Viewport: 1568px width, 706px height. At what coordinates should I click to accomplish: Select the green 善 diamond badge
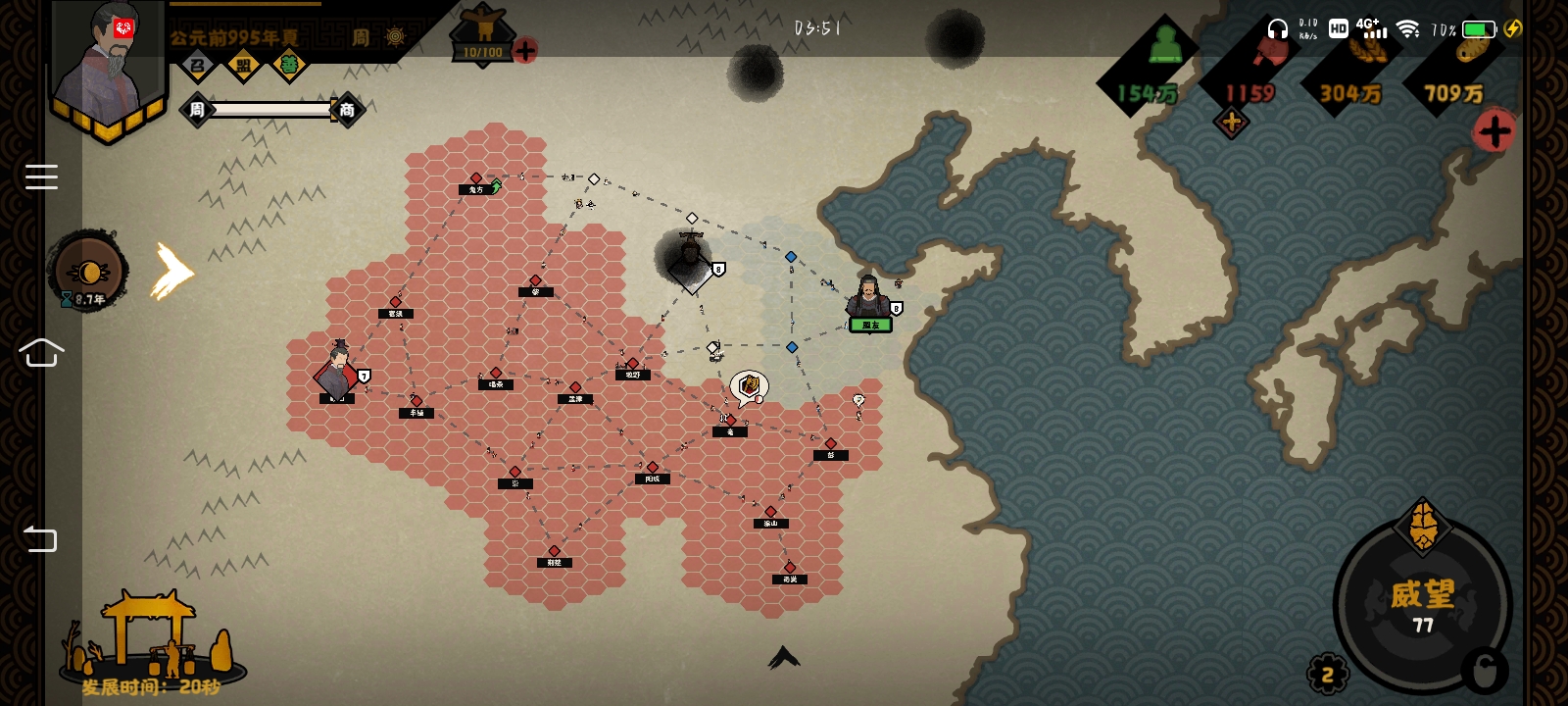point(288,67)
